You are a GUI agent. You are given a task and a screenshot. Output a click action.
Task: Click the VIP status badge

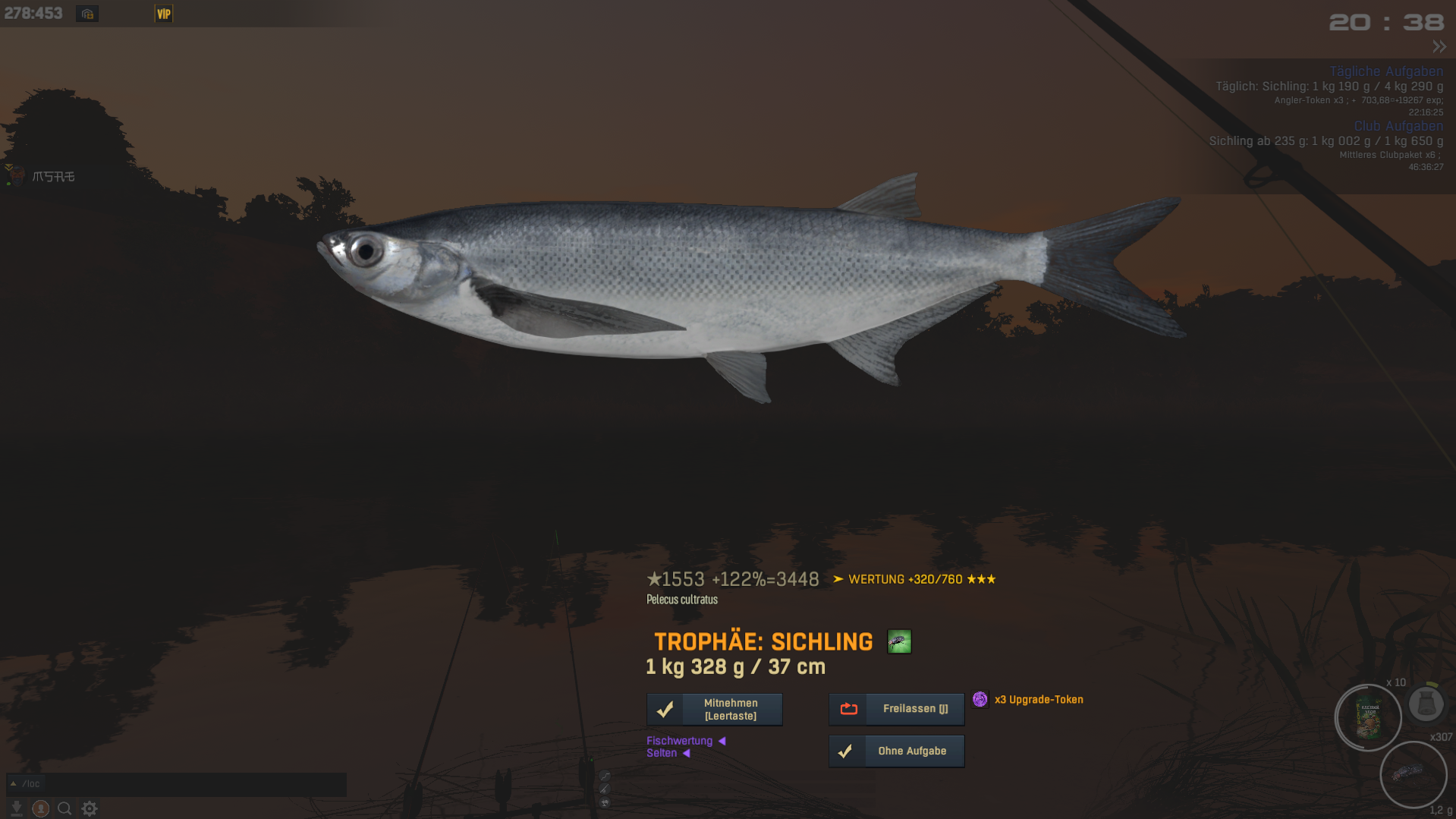(164, 14)
